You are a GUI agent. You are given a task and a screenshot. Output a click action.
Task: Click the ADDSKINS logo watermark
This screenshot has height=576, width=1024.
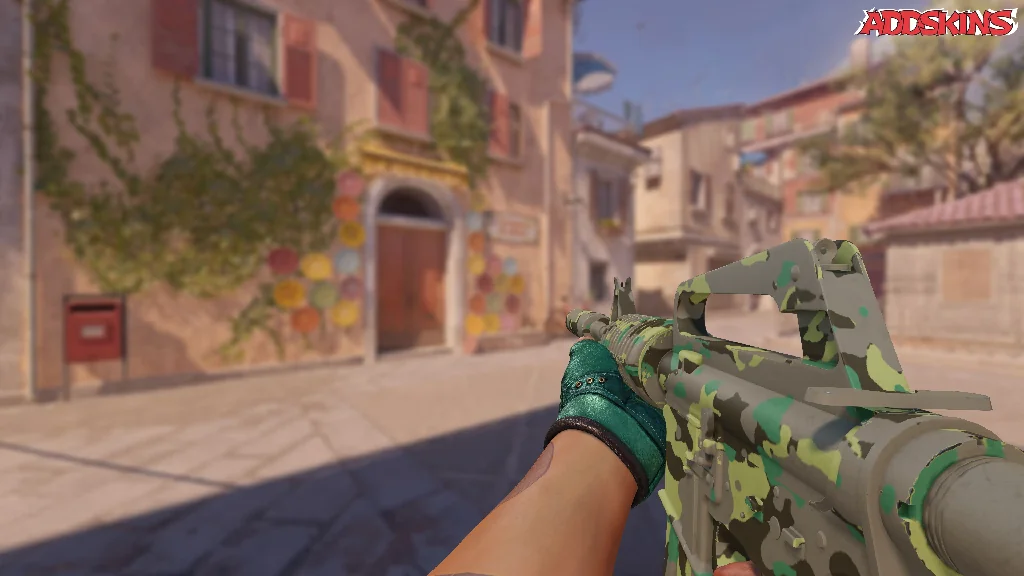click(936, 22)
